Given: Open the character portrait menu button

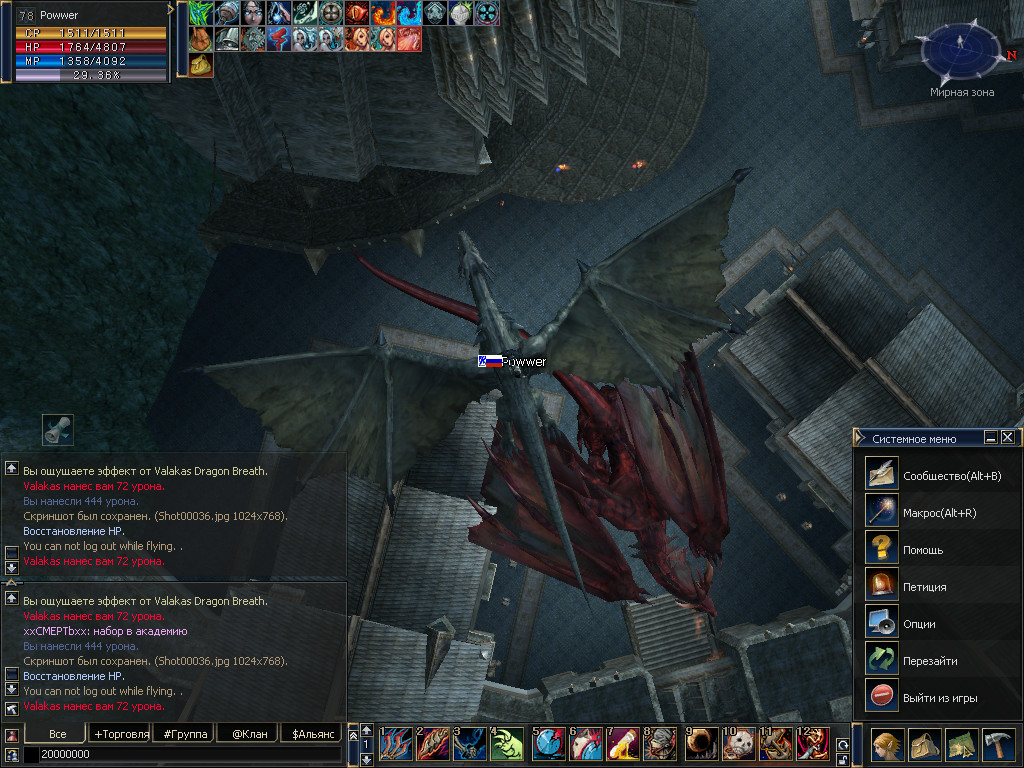Looking at the screenshot, I should [887, 745].
